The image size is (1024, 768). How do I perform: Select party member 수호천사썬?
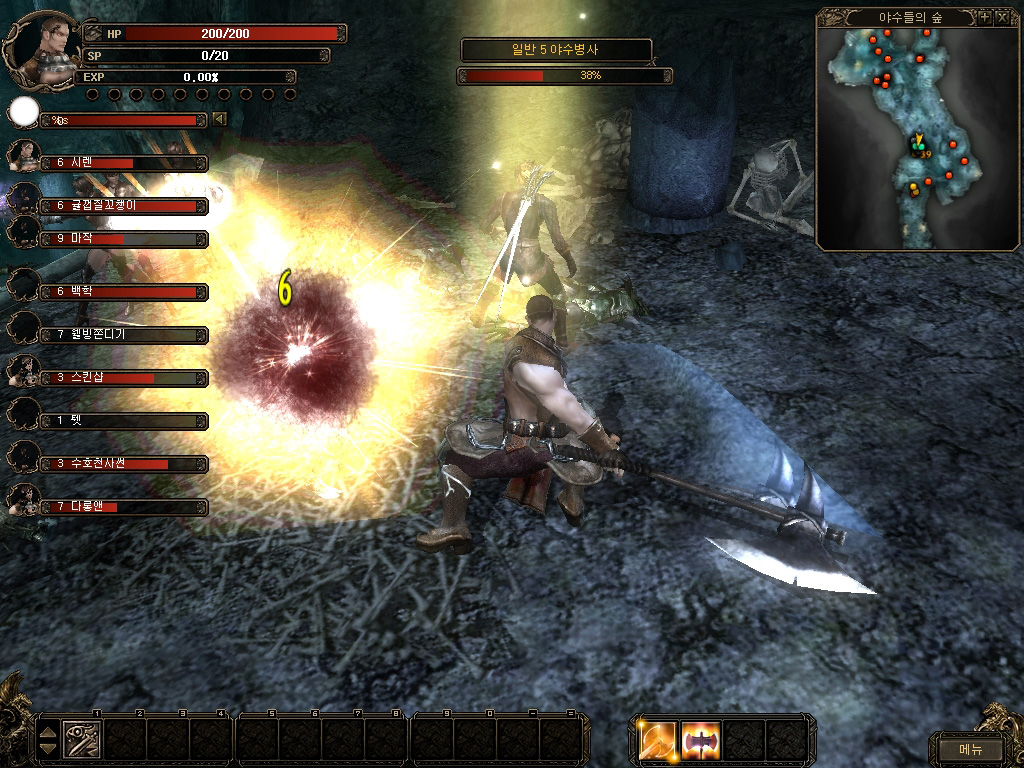coord(125,464)
